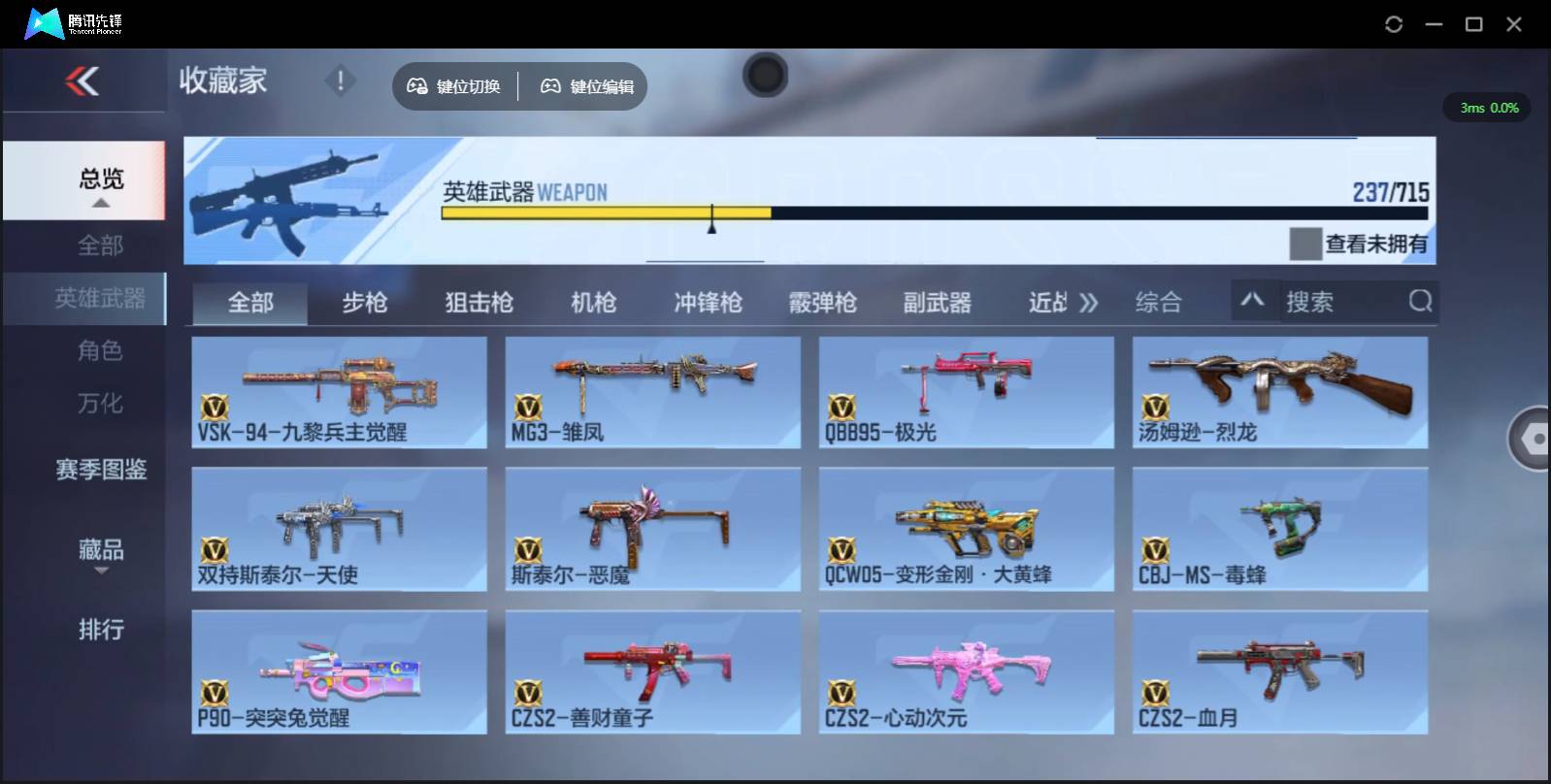Click the back arrow icon beside 收藏家
Viewport: 1551px width, 784px height.
pos(82,82)
